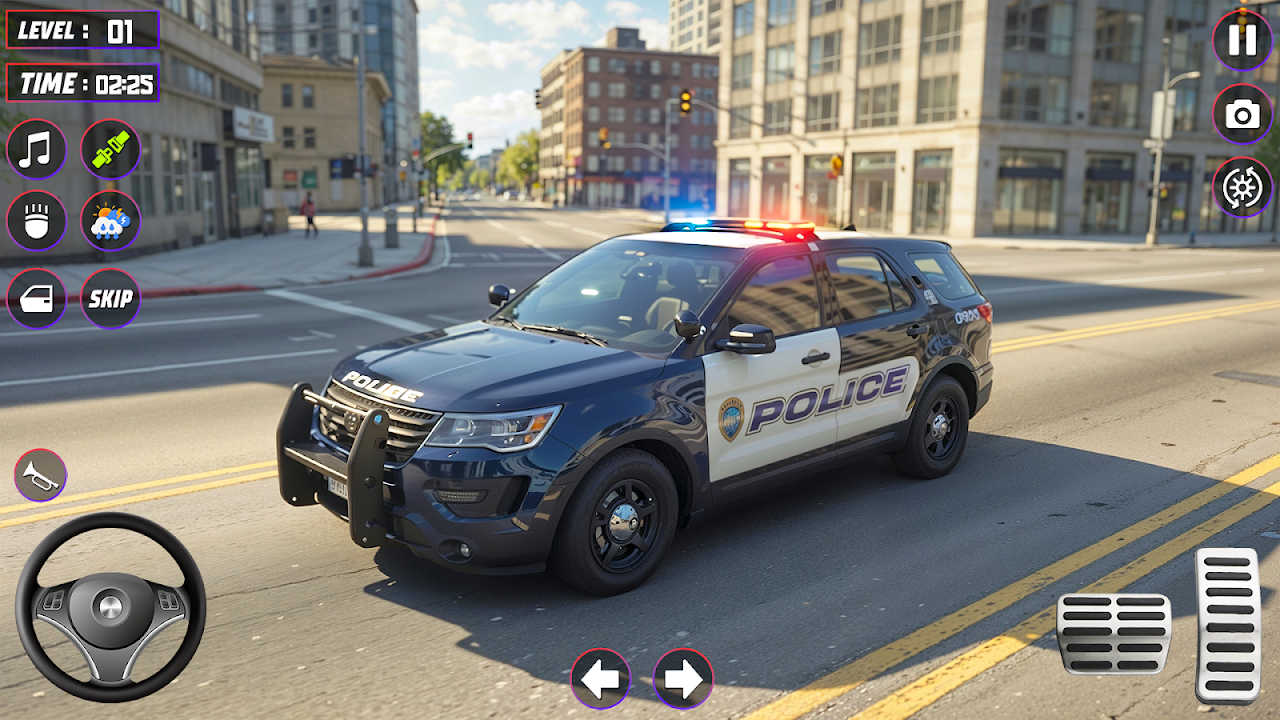Tap the camera view button
Screen dimensions: 1280x720
click(1242, 114)
